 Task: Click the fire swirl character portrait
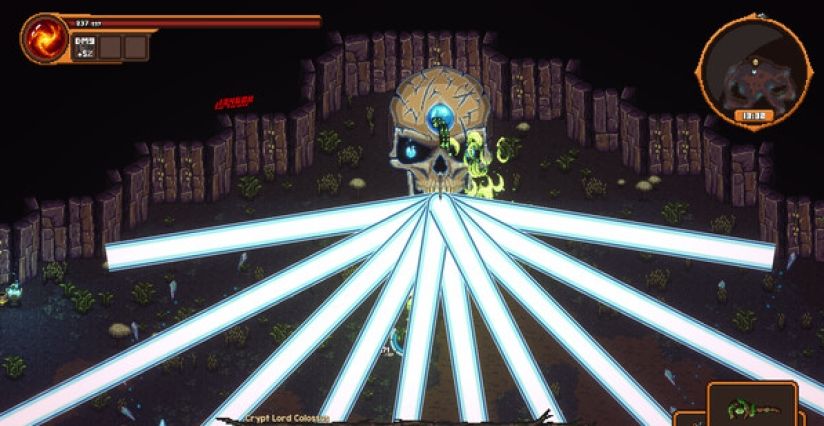click(43, 38)
